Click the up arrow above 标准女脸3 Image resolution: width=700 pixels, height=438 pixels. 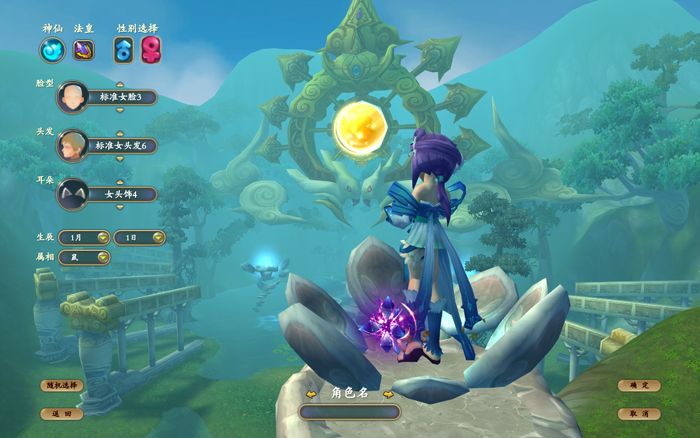click(120, 85)
